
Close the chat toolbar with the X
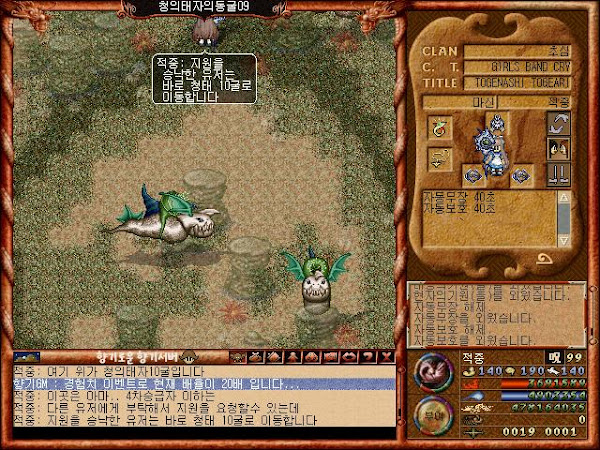pos(387,357)
